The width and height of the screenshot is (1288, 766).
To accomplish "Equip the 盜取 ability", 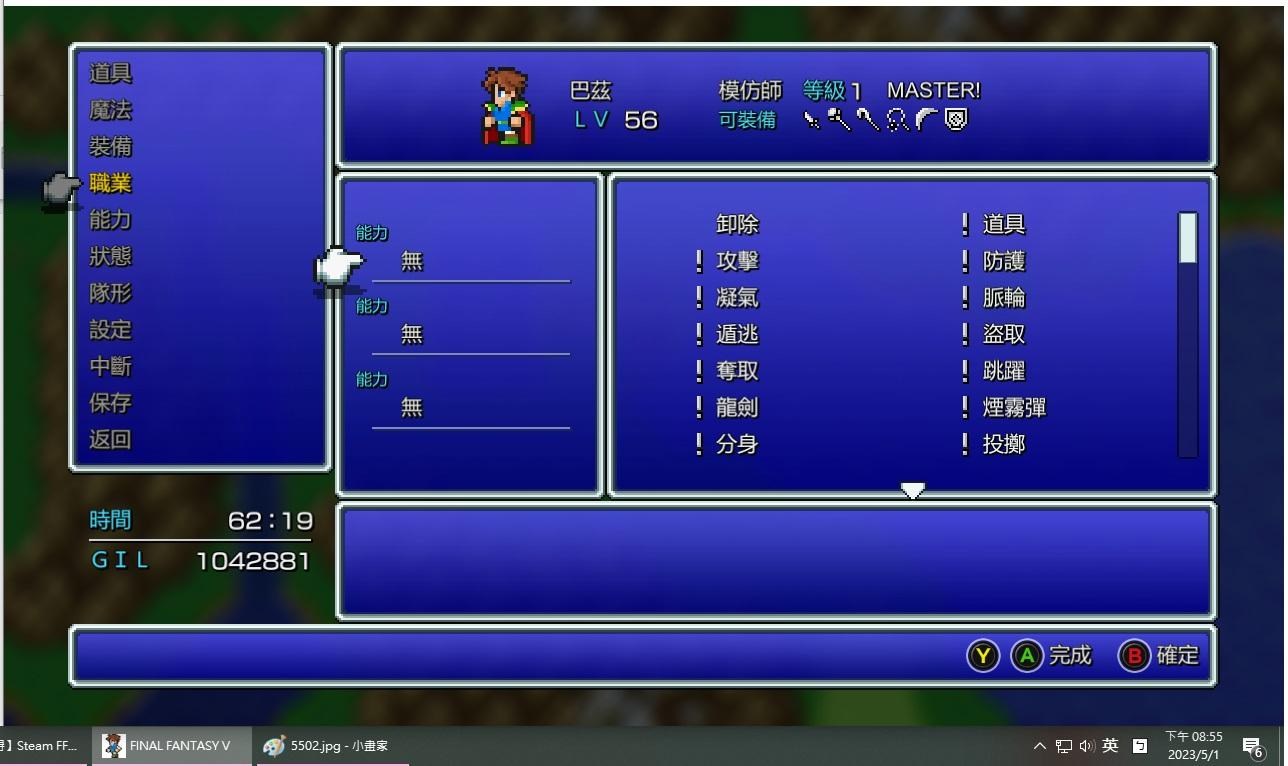I will click(1003, 334).
